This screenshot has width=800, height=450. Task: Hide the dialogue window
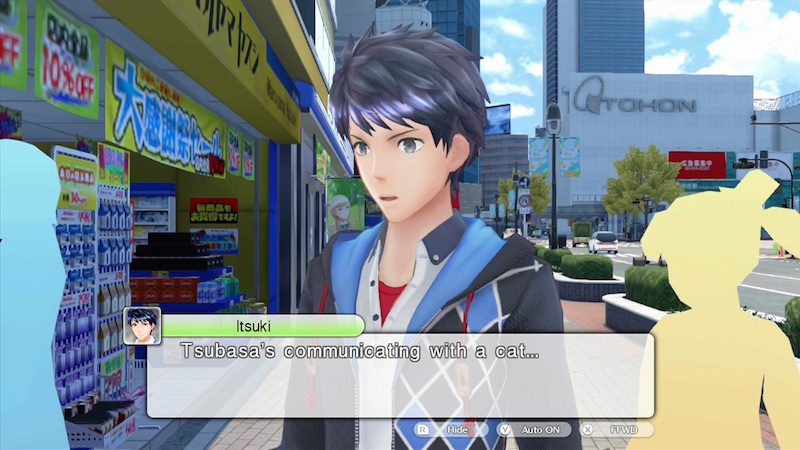[x=447, y=429]
